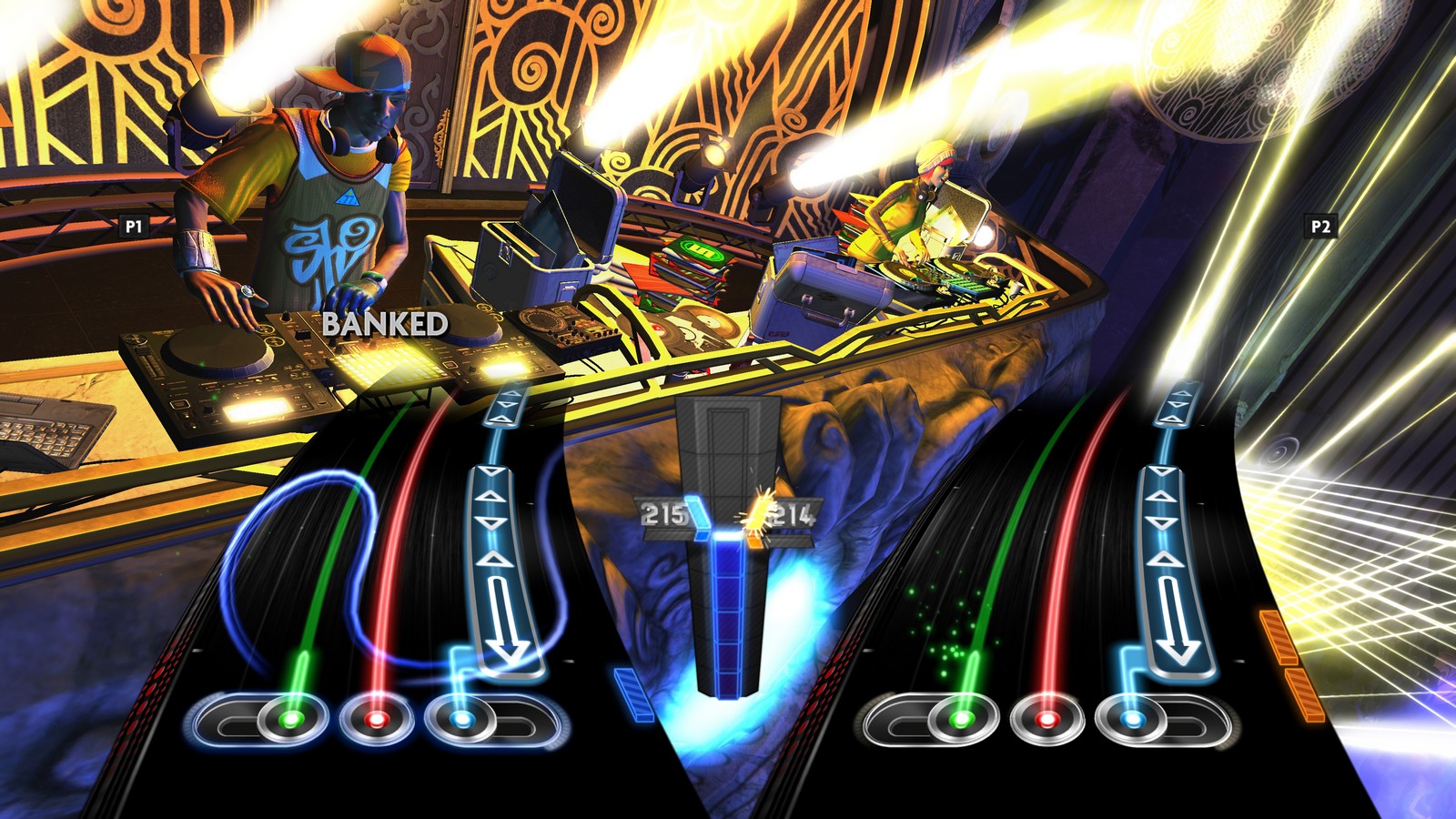Select Player 1's red note target
This screenshot has height=819, width=1456.
tap(374, 721)
